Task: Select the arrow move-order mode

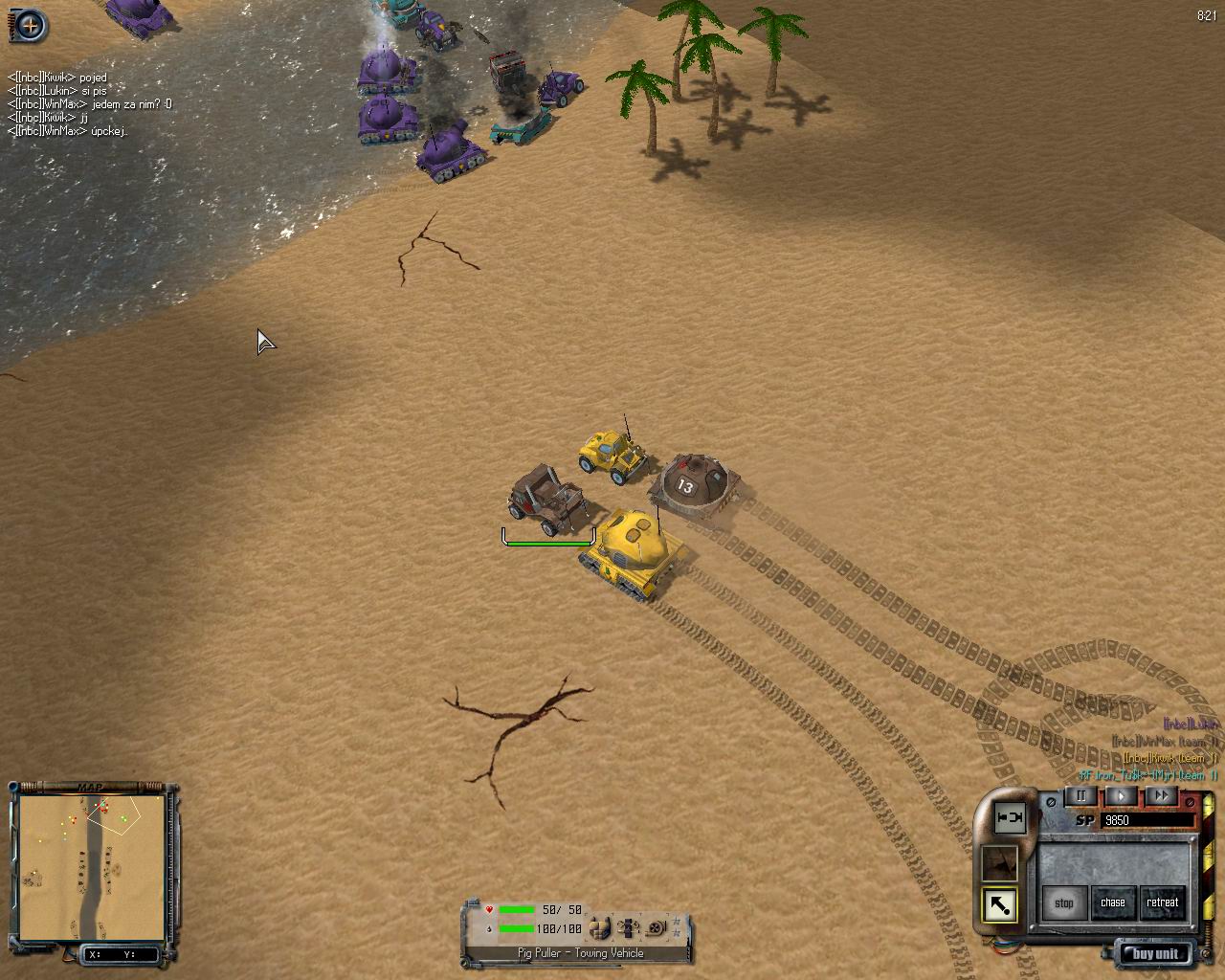Action: (x=1000, y=904)
